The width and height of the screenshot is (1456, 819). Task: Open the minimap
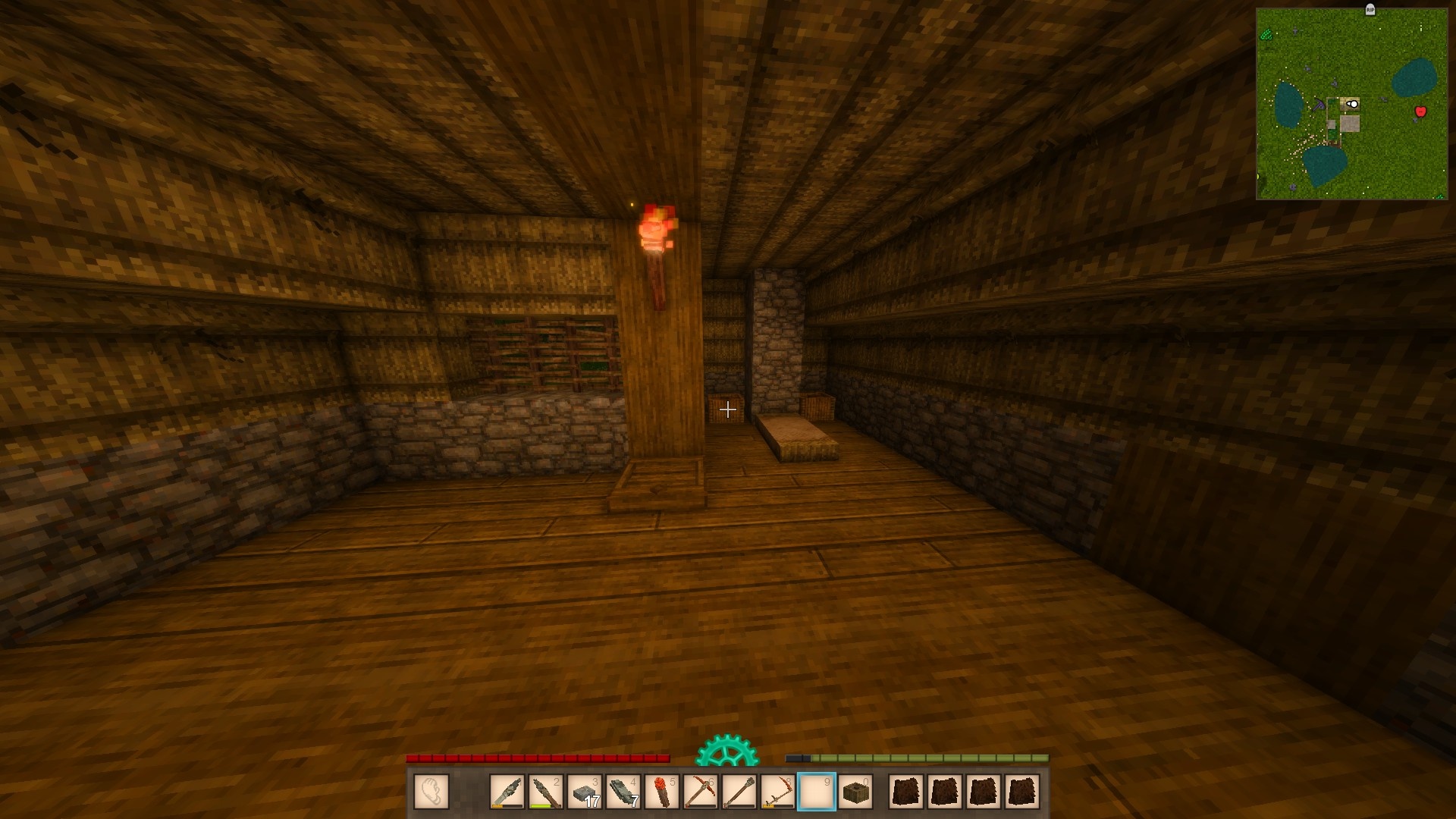(x=1351, y=104)
